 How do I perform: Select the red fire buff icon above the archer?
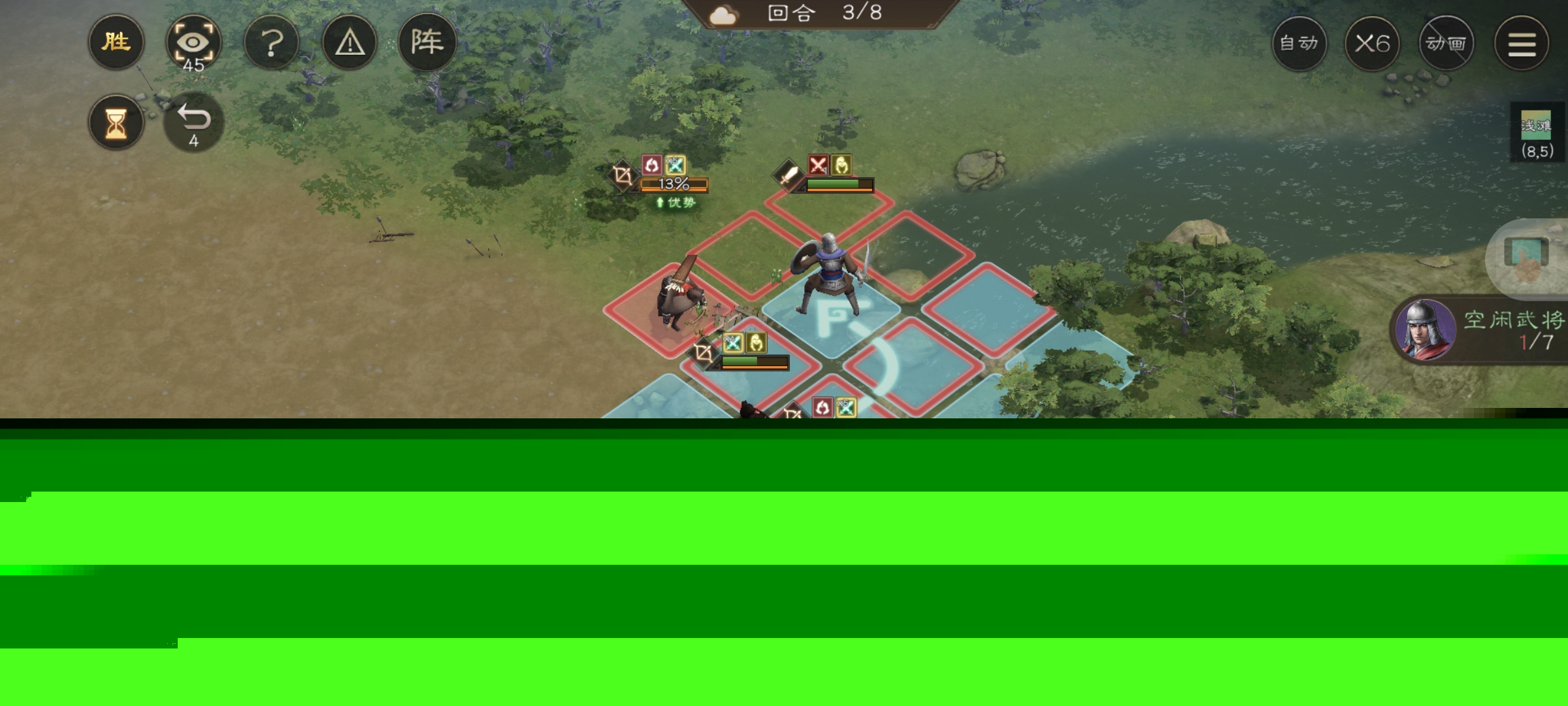coord(651,165)
